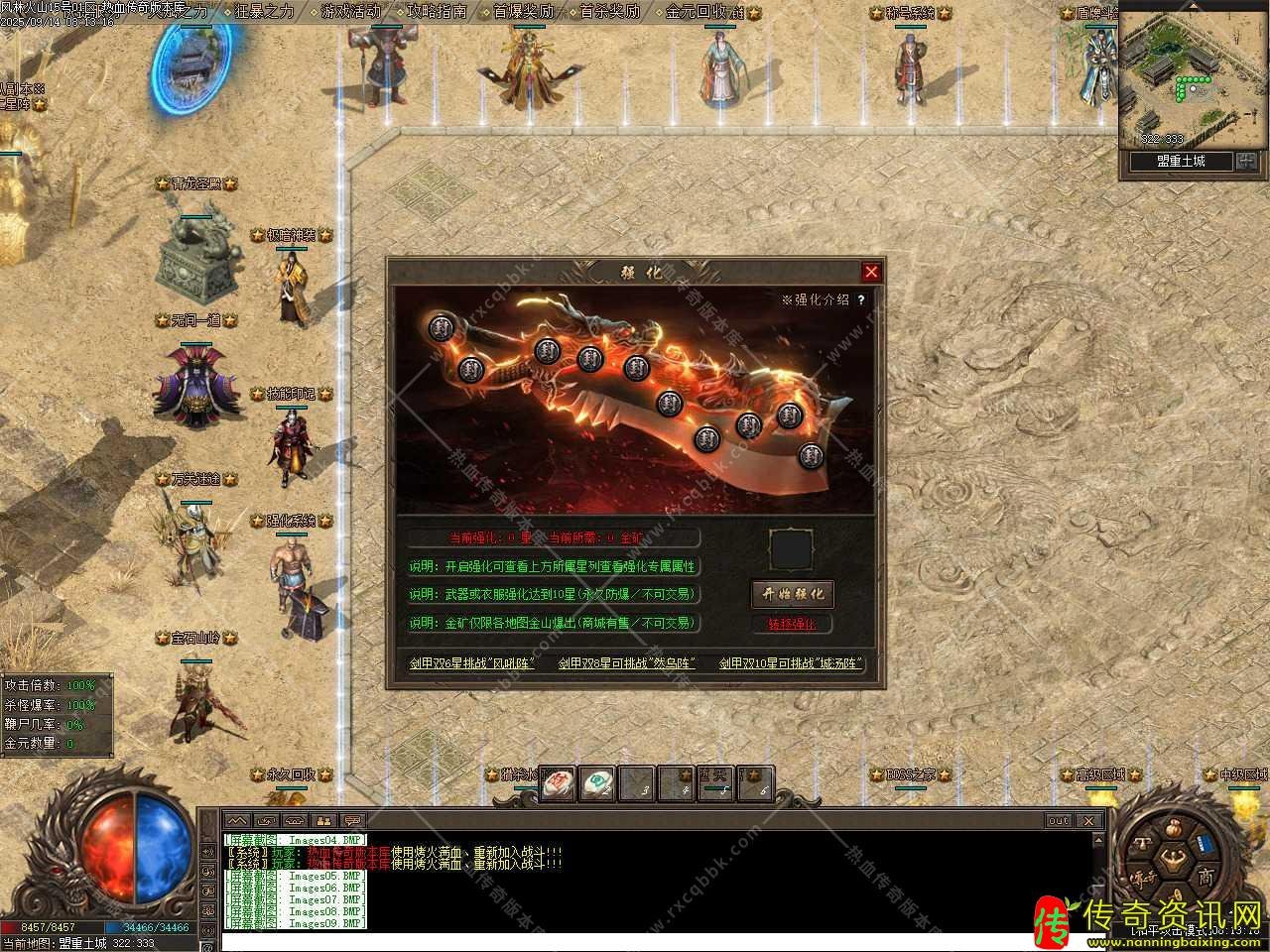Open the 首爆奖励 top menu entry
This screenshot has height=952, width=1270.
tap(523, 12)
